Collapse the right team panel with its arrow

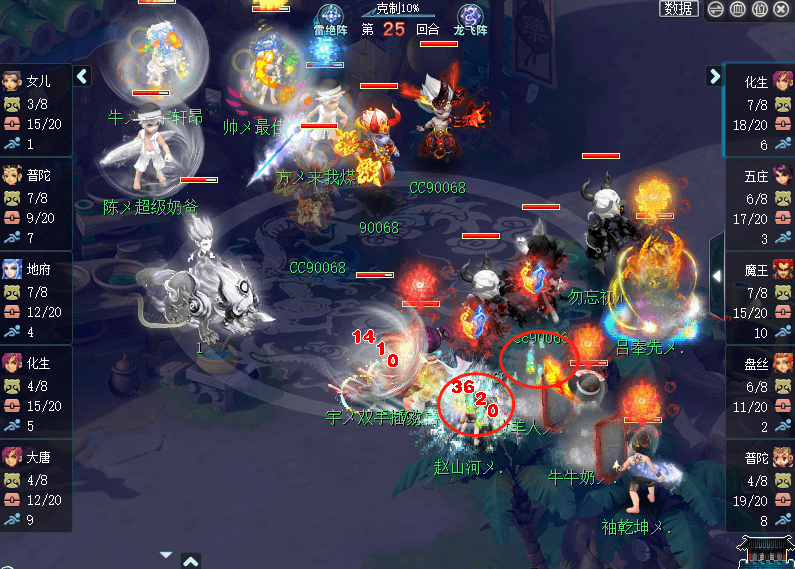click(714, 76)
